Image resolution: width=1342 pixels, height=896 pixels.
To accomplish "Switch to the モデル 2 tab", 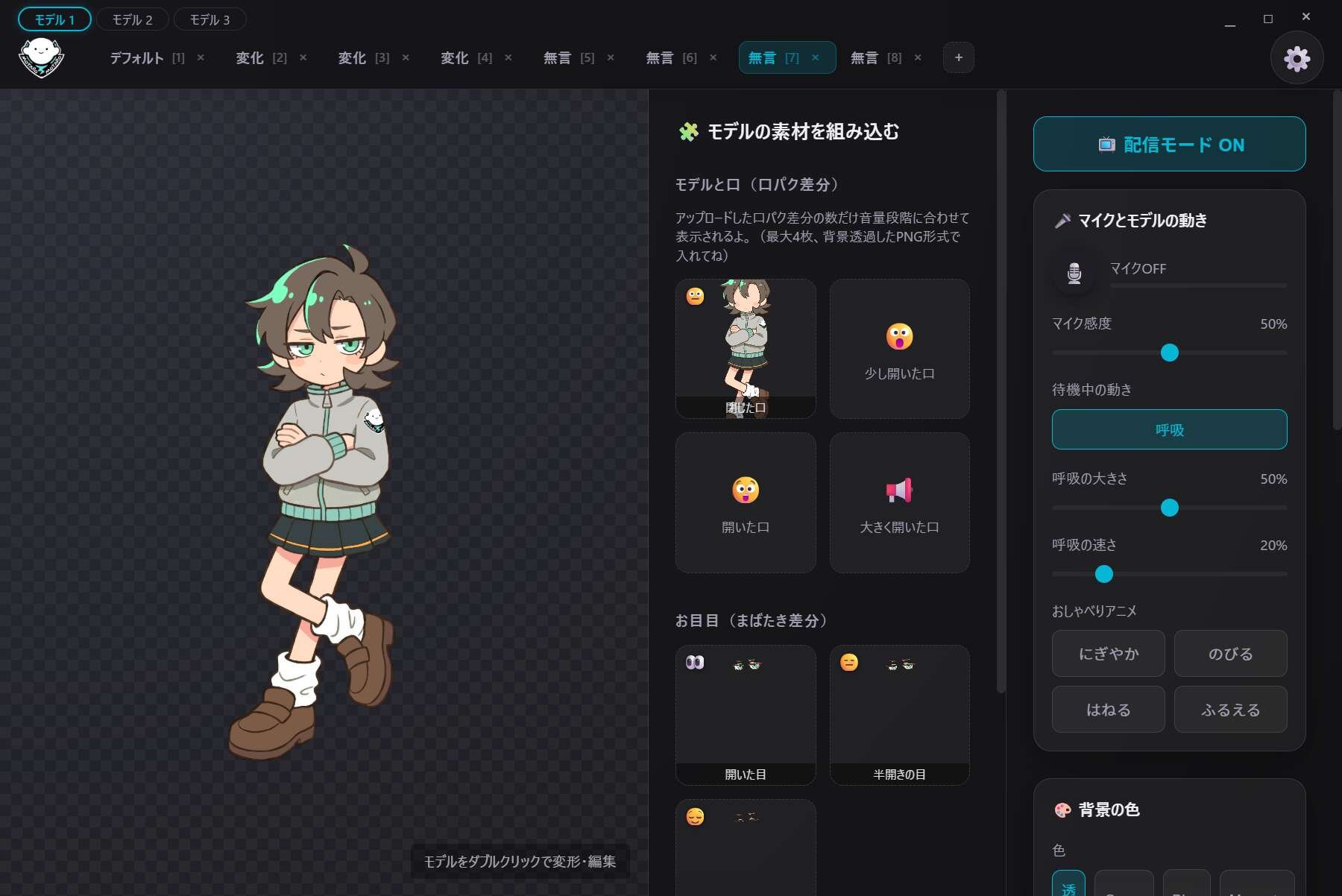I will [132, 19].
